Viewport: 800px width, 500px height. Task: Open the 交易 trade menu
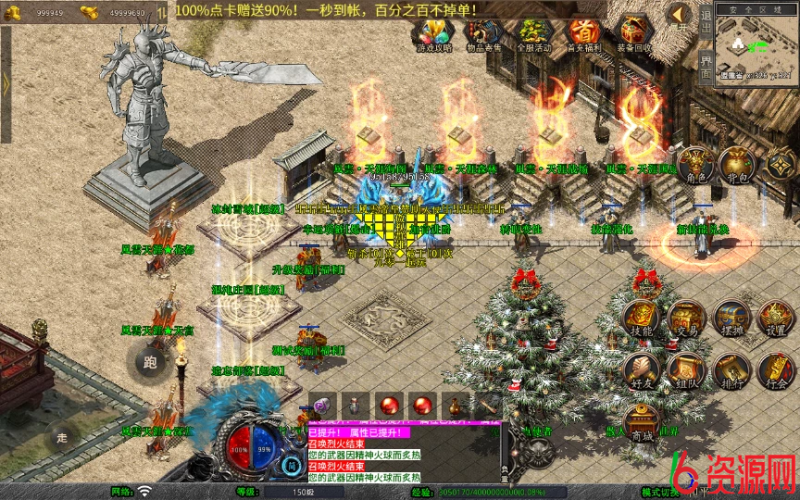pos(687,317)
